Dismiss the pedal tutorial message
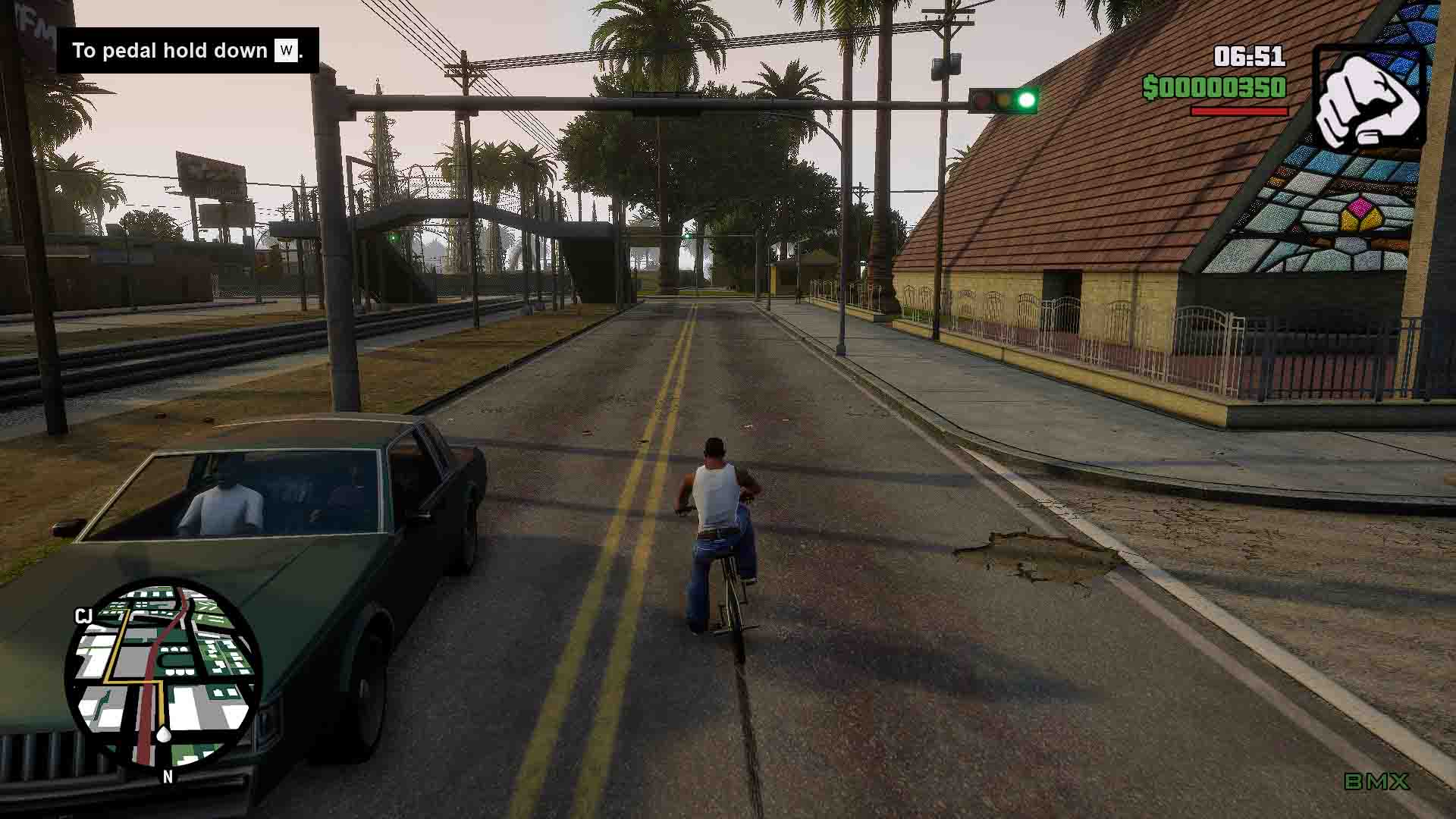The height and width of the screenshot is (819, 1456). pyautogui.click(x=186, y=50)
